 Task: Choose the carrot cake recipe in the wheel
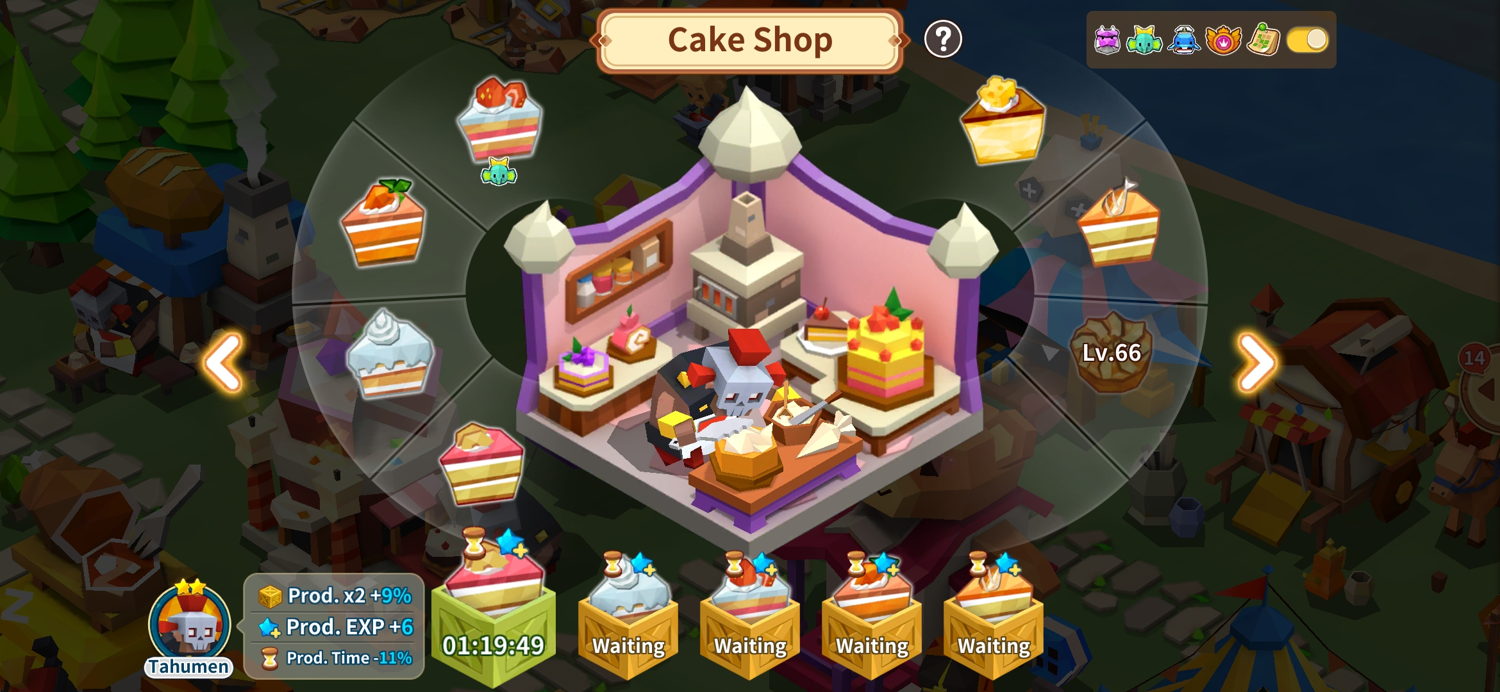(383, 222)
